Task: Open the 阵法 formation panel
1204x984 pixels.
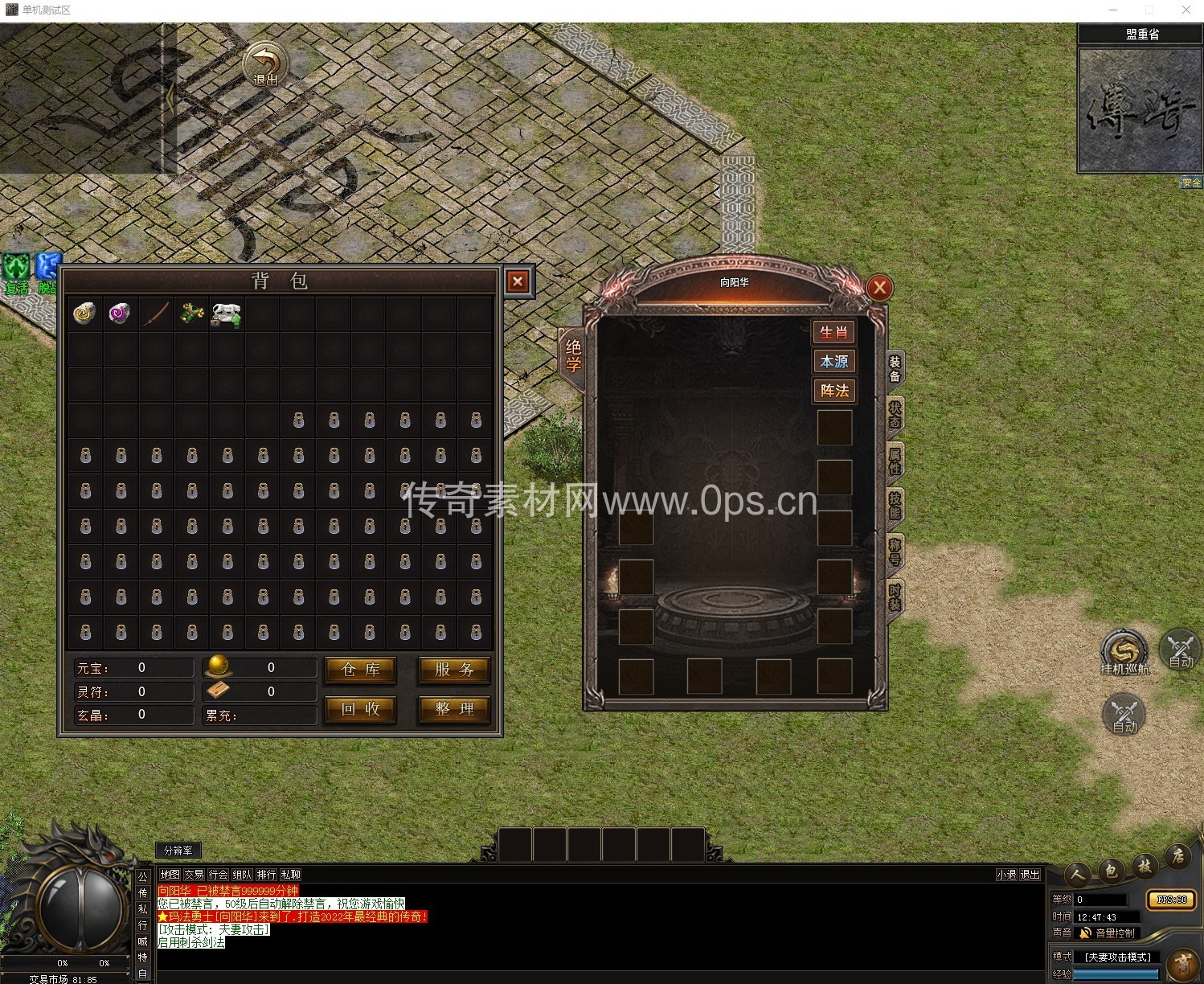Action: pyautogui.click(x=833, y=391)
